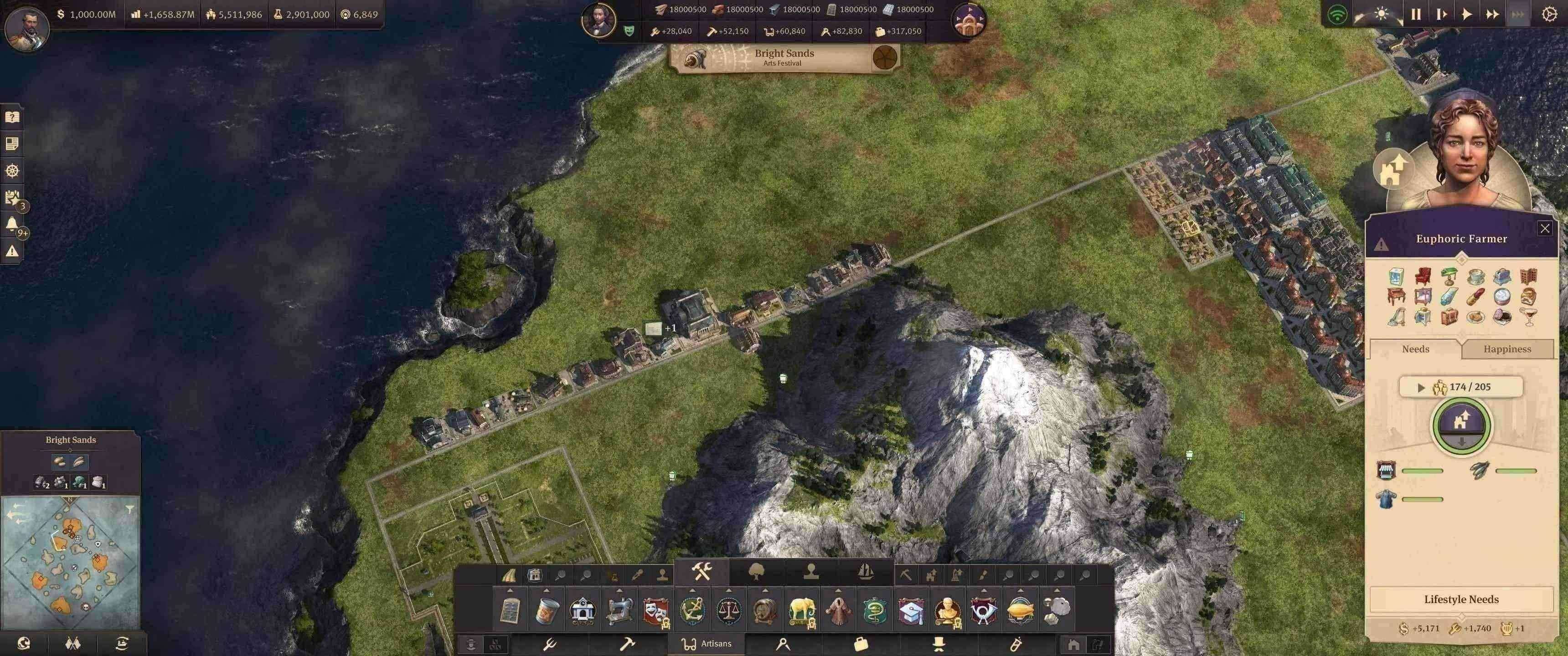Open the warning triangle alerts list
This screenshot has width=1568, height=656.
[11, 251]
